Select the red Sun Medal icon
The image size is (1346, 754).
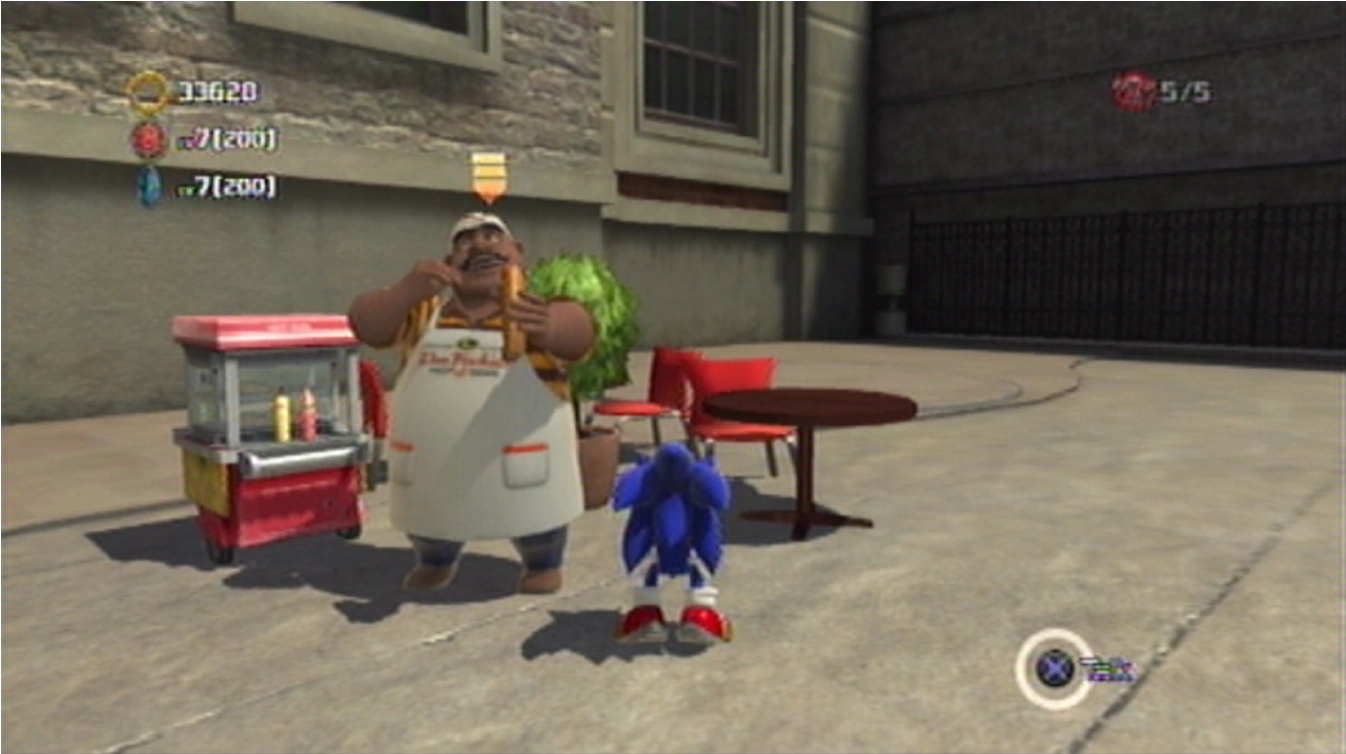point(149,140)
